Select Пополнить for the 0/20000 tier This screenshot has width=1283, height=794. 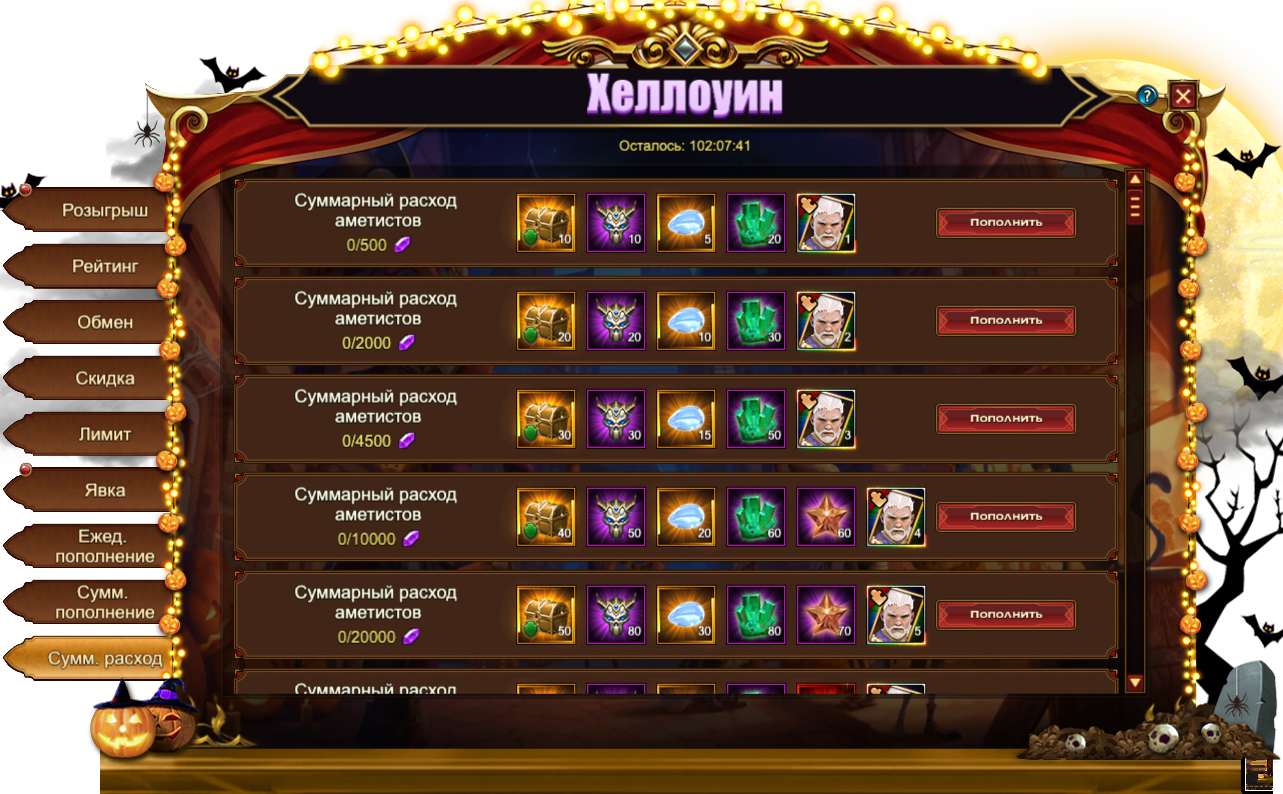tap(1005, 614)
